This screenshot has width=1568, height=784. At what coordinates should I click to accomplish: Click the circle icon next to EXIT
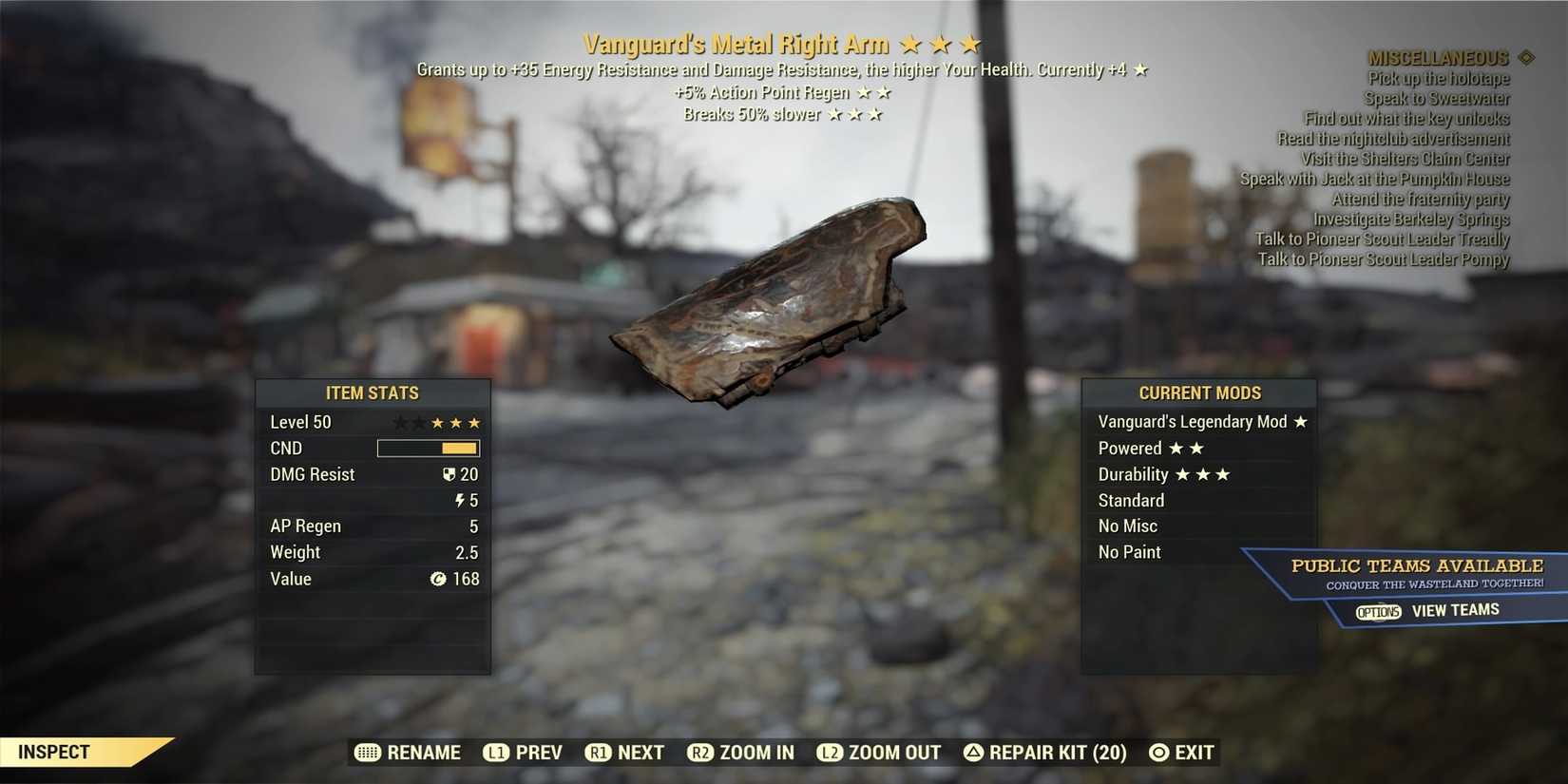1158,753
